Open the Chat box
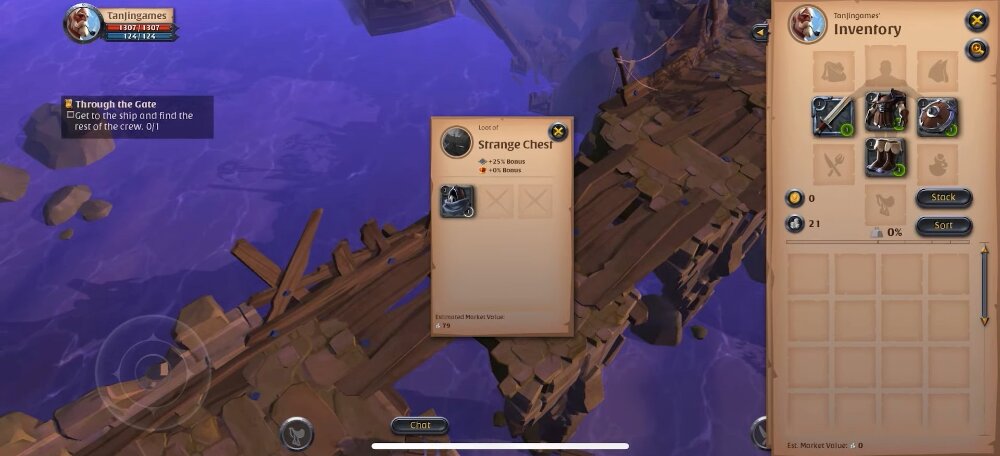 tap(420, 425)
